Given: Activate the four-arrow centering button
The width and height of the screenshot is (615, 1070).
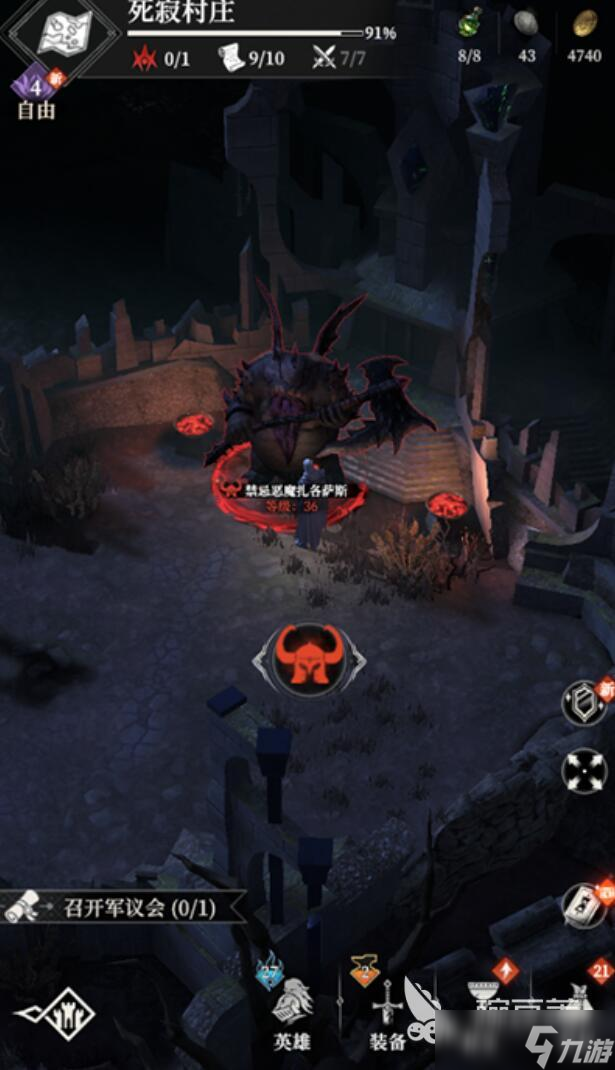Looking at the screenshot, I should tap(585, 769).
